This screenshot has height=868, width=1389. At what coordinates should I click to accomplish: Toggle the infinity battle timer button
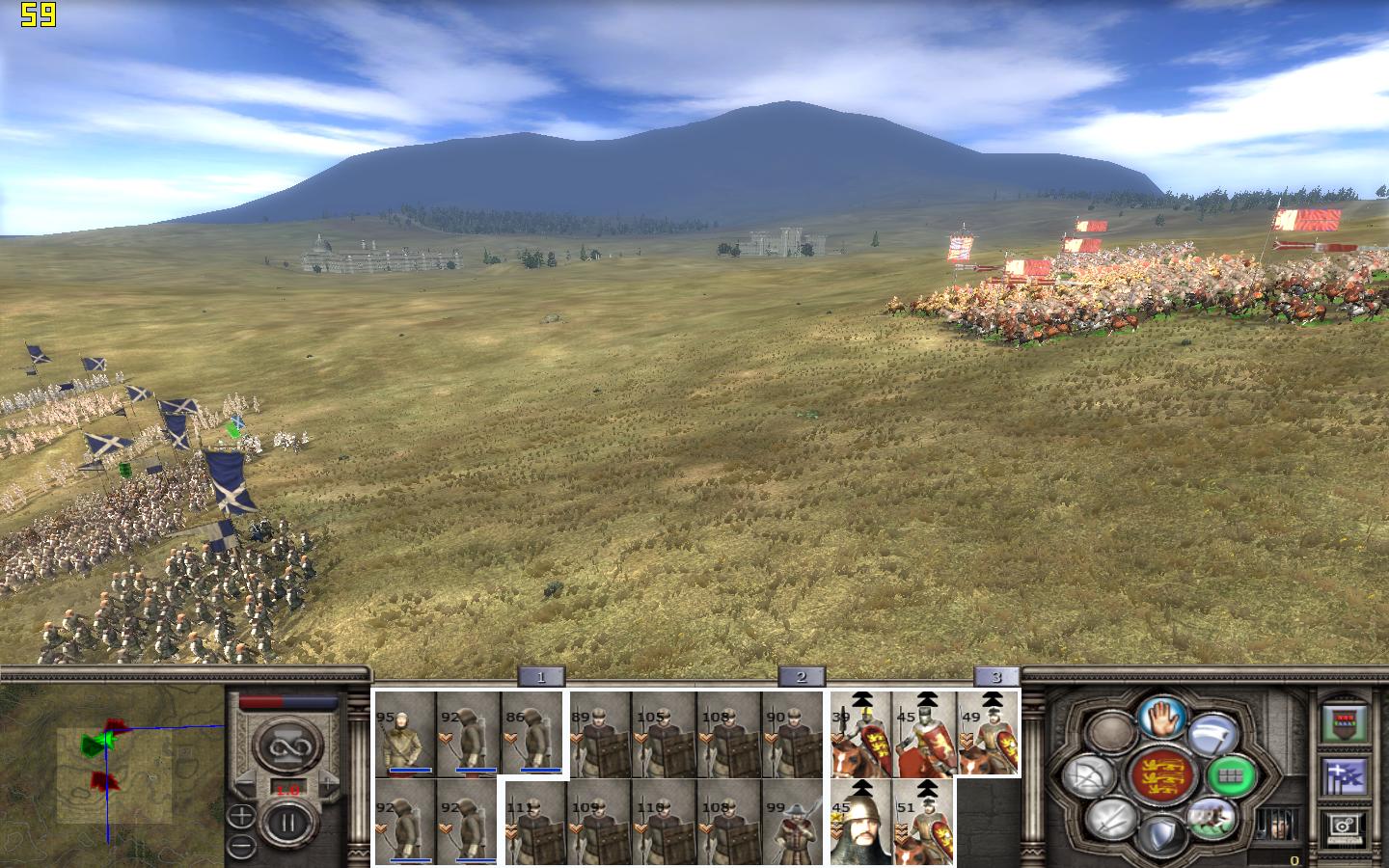click(x=286, y=744)
